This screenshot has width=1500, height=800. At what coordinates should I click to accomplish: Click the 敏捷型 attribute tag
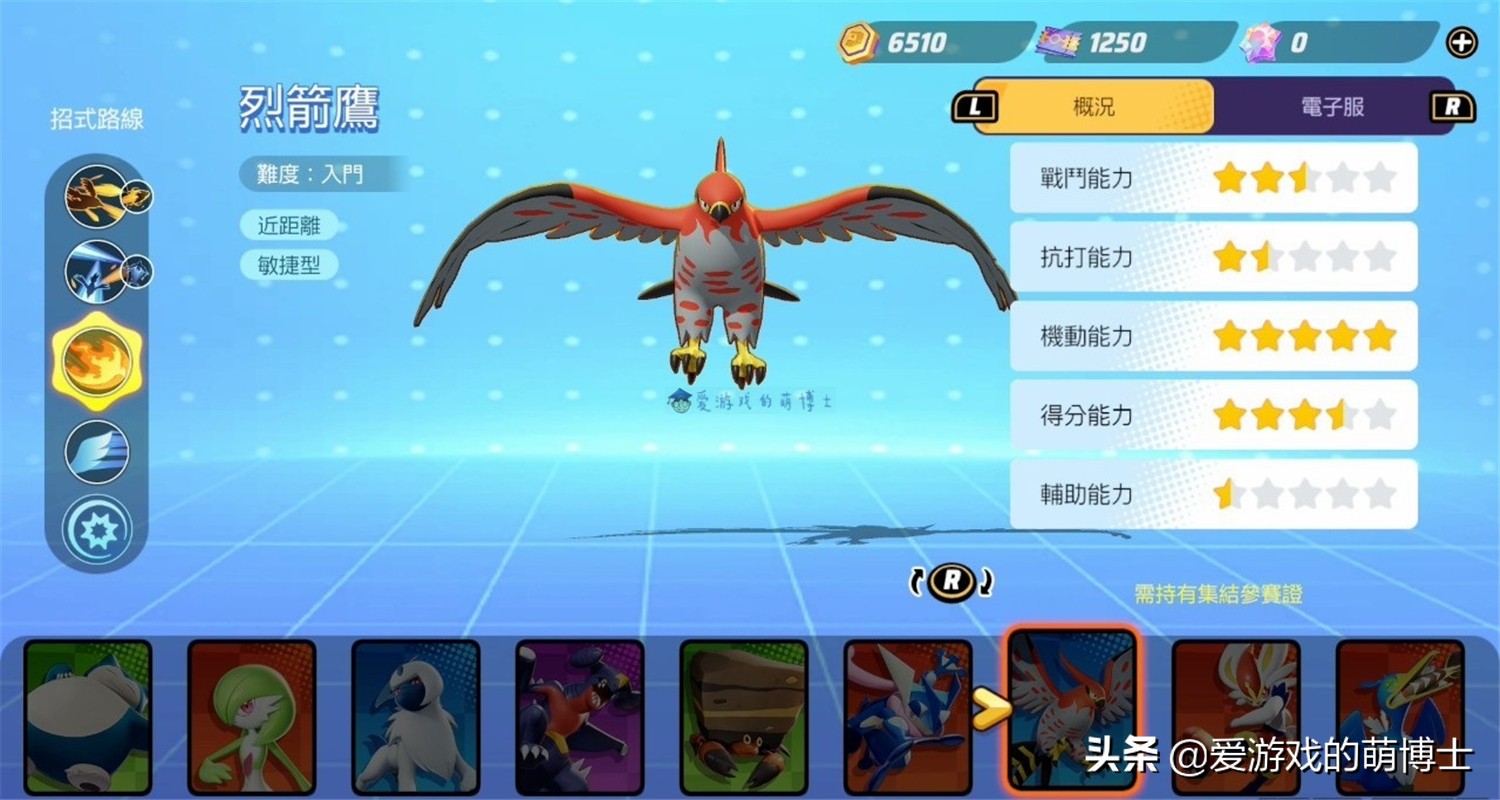tap(288, 266)
